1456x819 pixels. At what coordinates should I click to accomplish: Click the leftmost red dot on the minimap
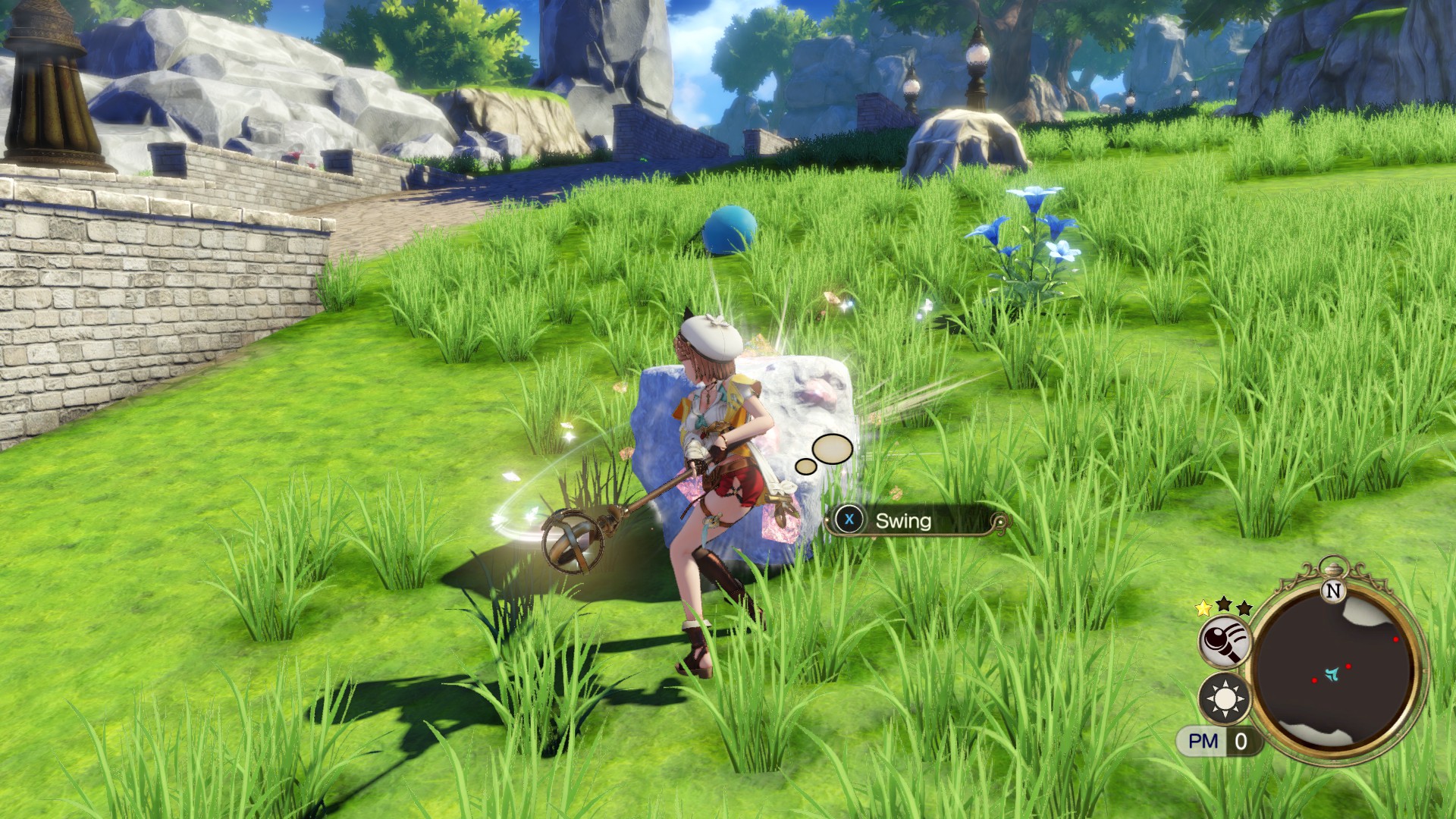coord(1314,680)
